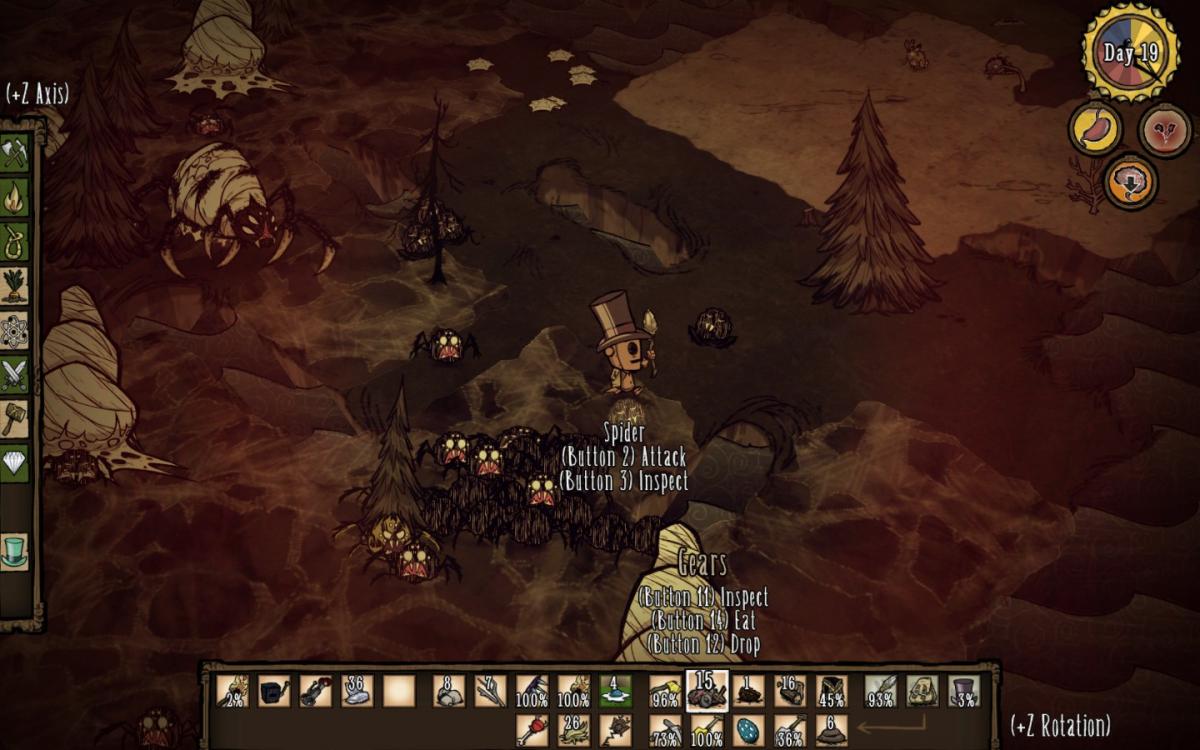Open the Light crafting tab with flame icon
The width and height of the screenshot is (1200, 750).
tap(15, 197)
